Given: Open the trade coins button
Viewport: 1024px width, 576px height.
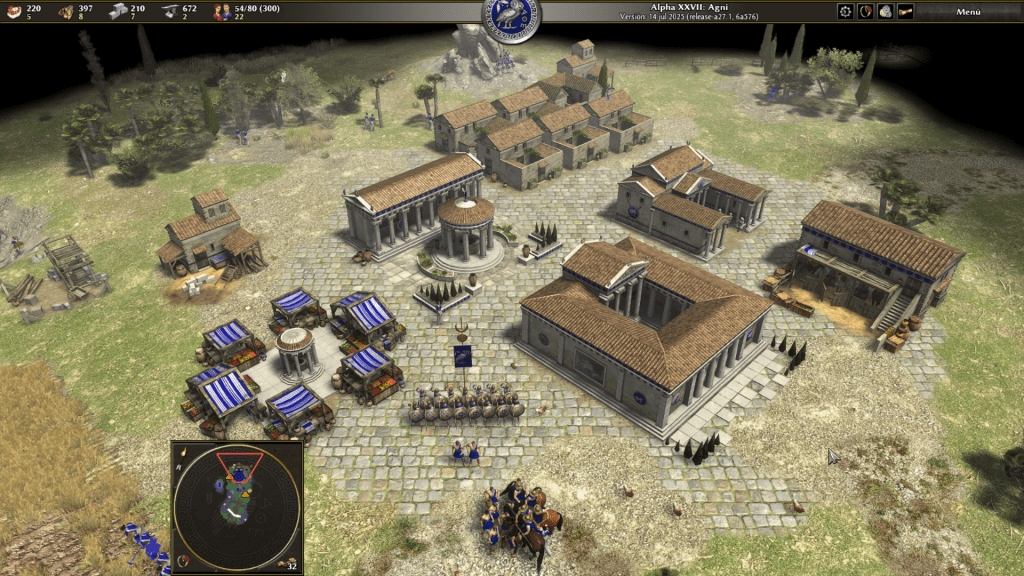Looking at the screenshot, I should (885, 12).
